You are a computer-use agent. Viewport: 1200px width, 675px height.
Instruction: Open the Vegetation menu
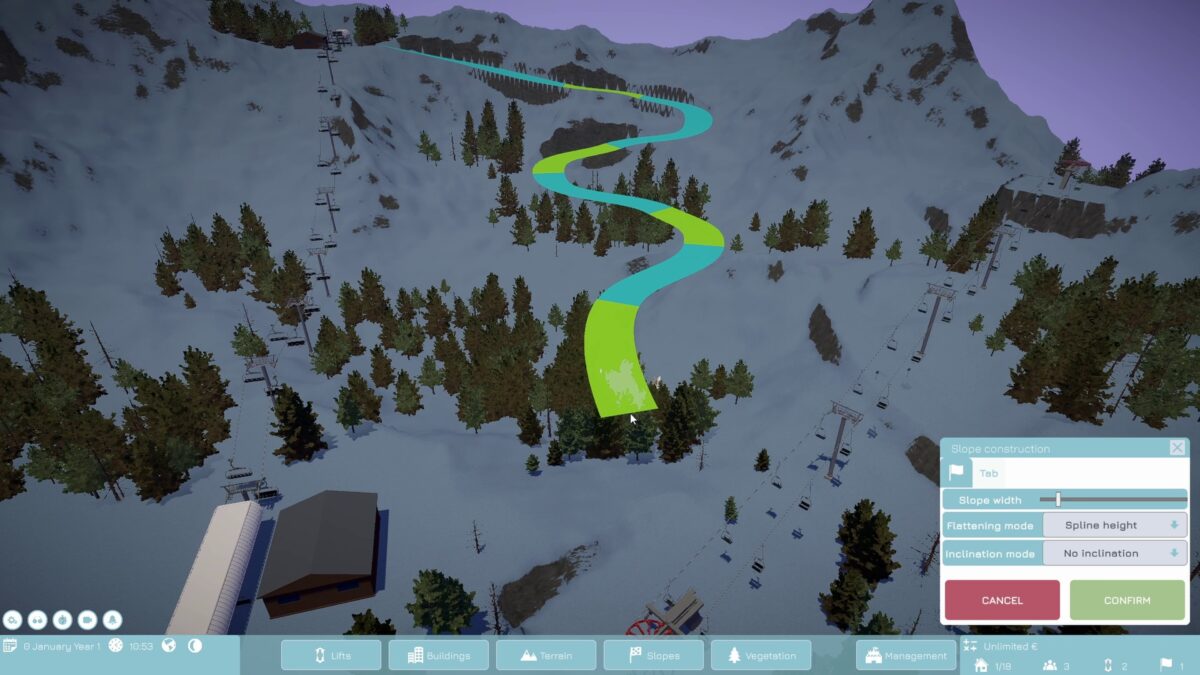point(761,655)
